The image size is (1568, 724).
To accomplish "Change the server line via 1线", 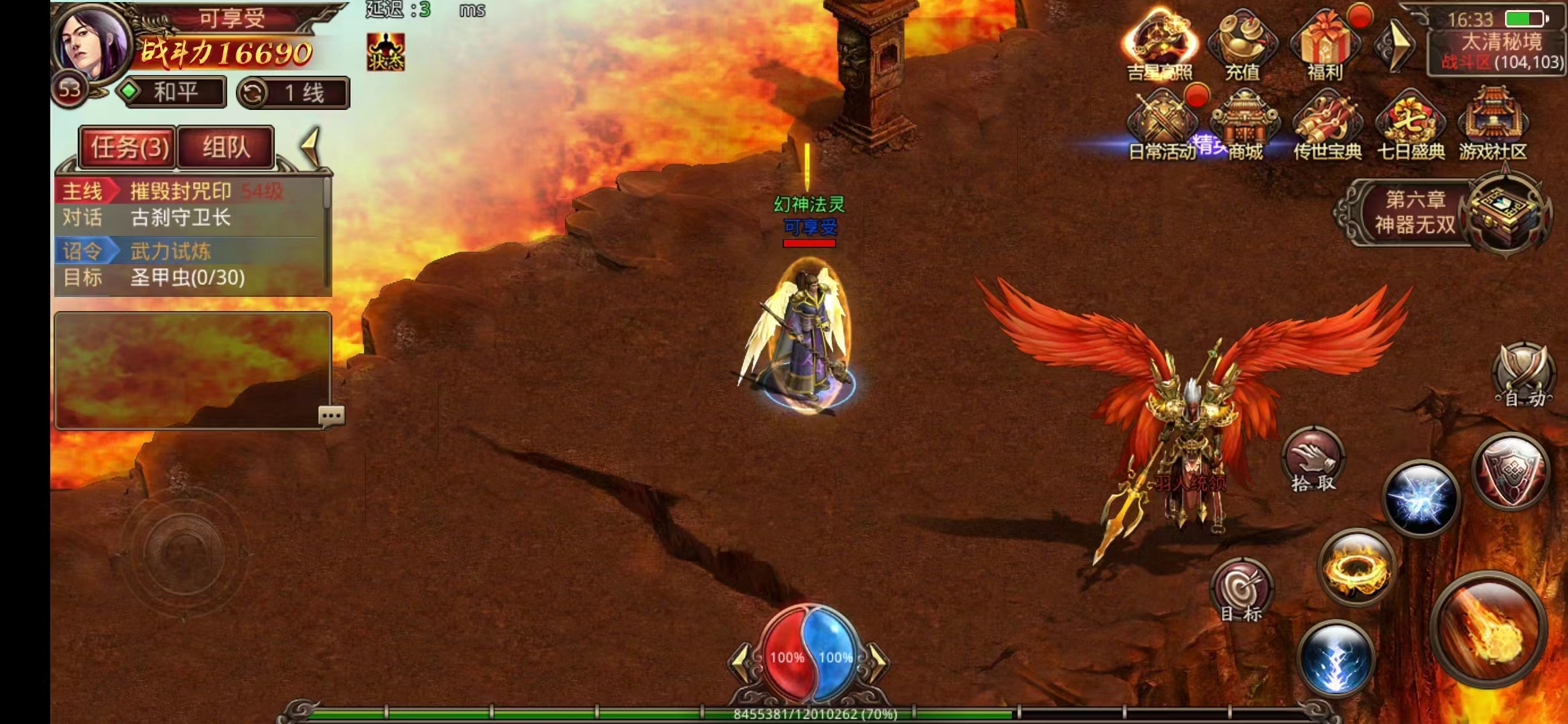I will 293,93.
